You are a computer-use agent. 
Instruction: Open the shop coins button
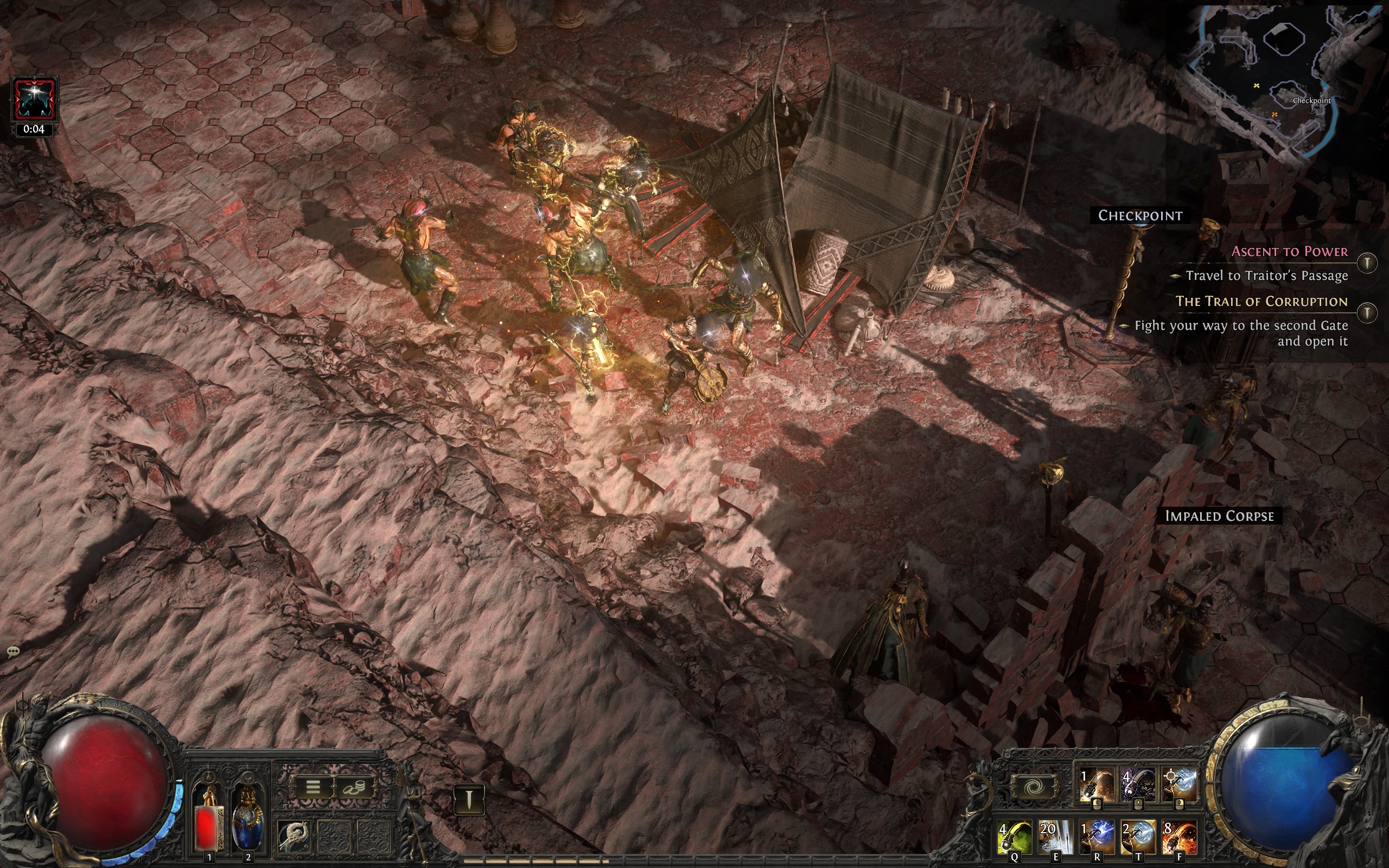tap(355, 787)
